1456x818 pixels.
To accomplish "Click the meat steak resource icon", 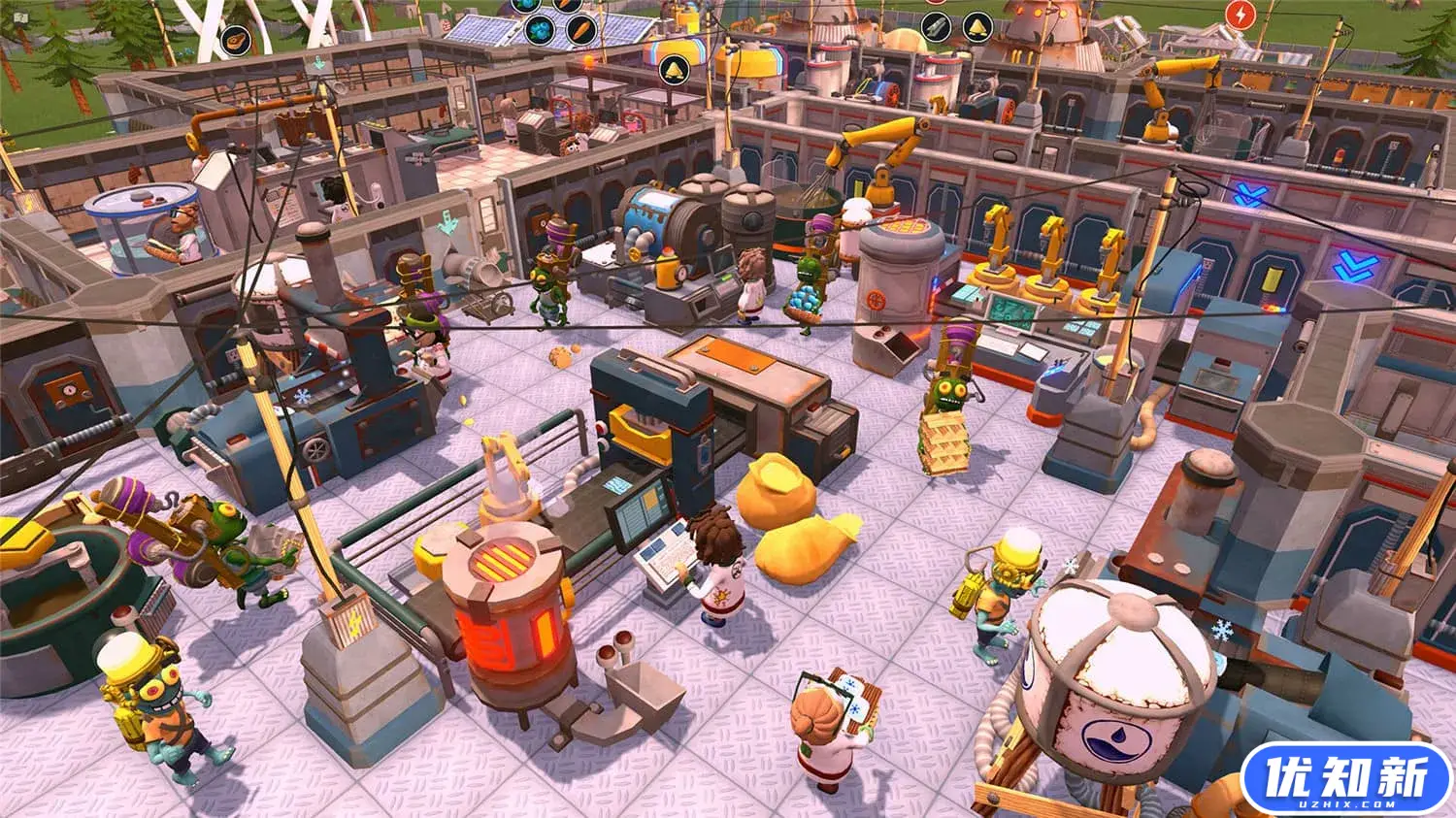I will click(x=236, y=40).
